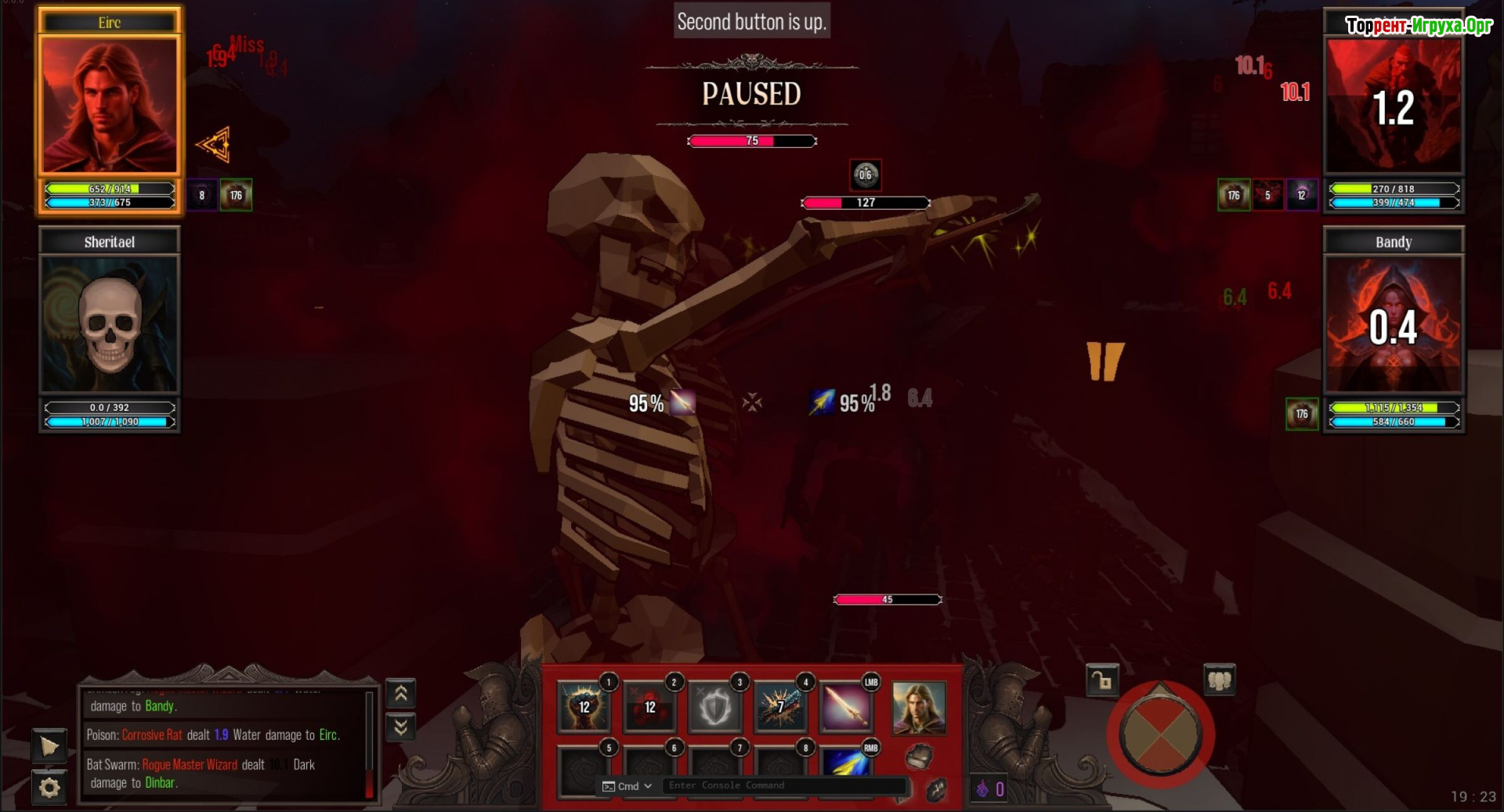
Task: Open the Cmd dropdown in the console
Action: [x=627, y=786]
